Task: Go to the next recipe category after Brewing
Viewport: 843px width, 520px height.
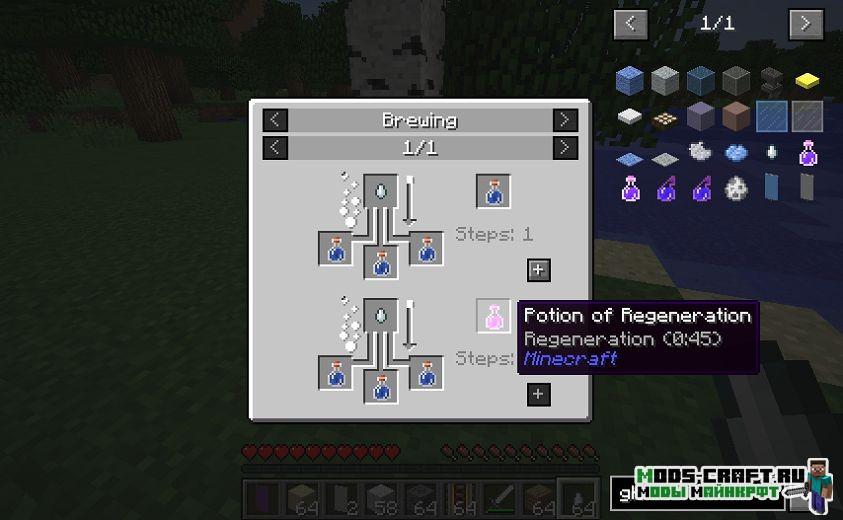Action: pos(565,120)
